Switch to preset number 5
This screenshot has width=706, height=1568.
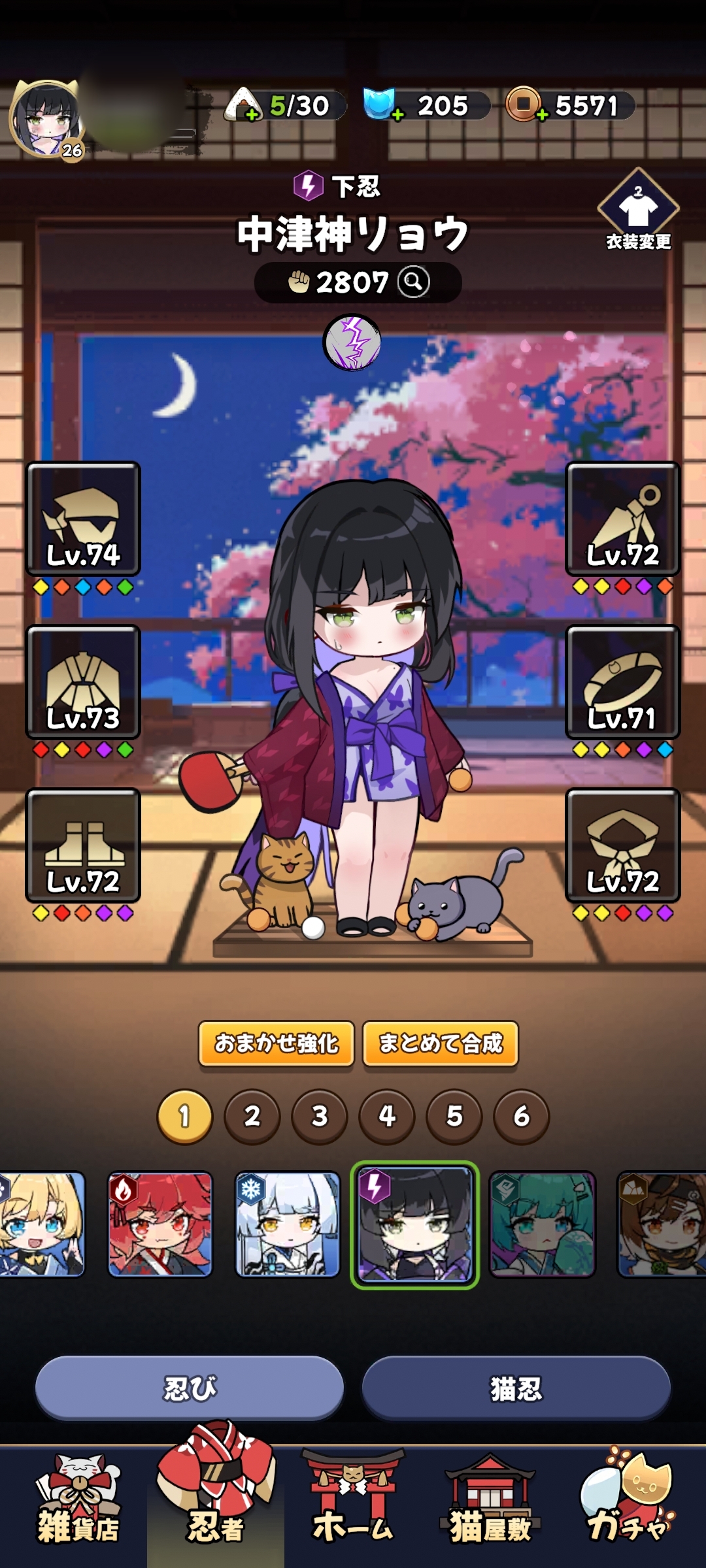(454, 1116)
